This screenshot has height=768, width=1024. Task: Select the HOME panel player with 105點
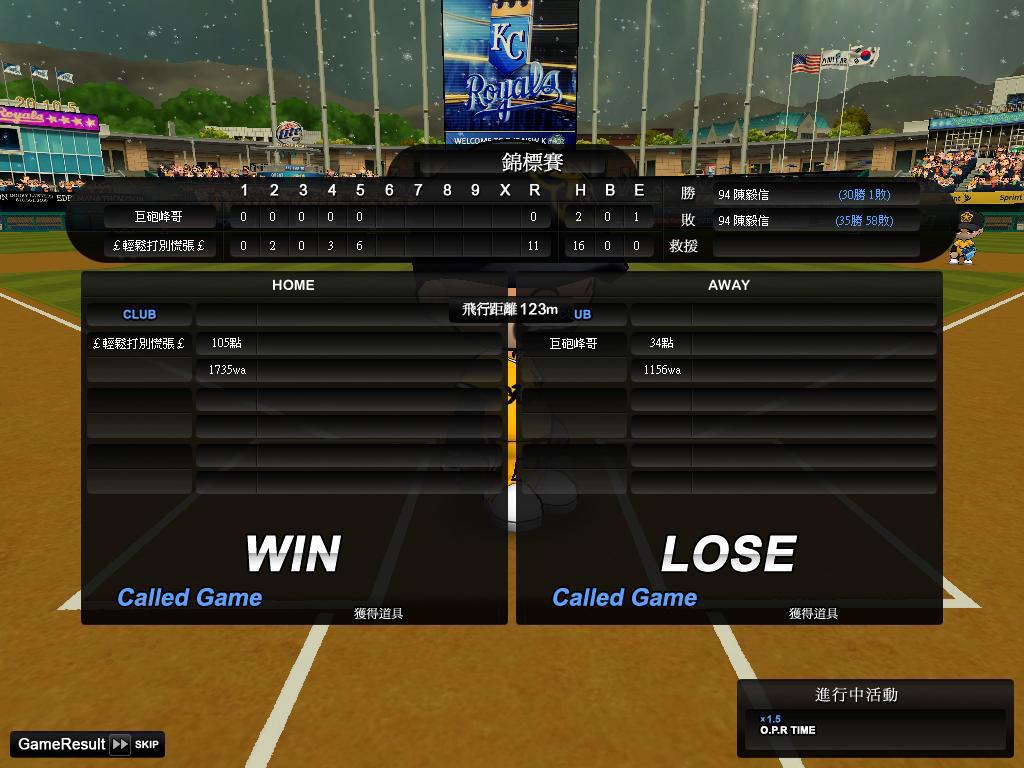[140, 343]
